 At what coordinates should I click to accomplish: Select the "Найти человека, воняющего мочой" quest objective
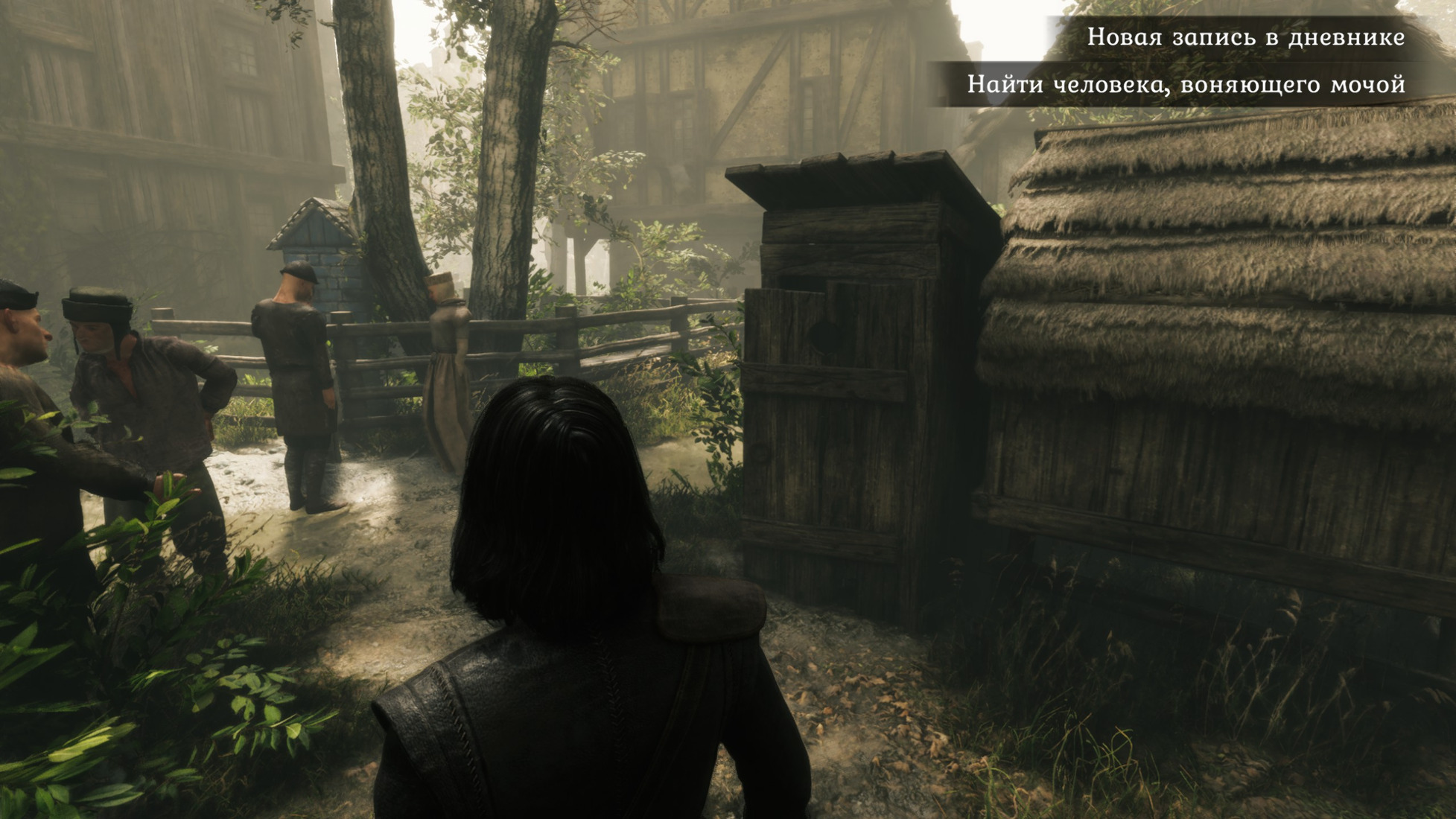tap(1186, 84)
